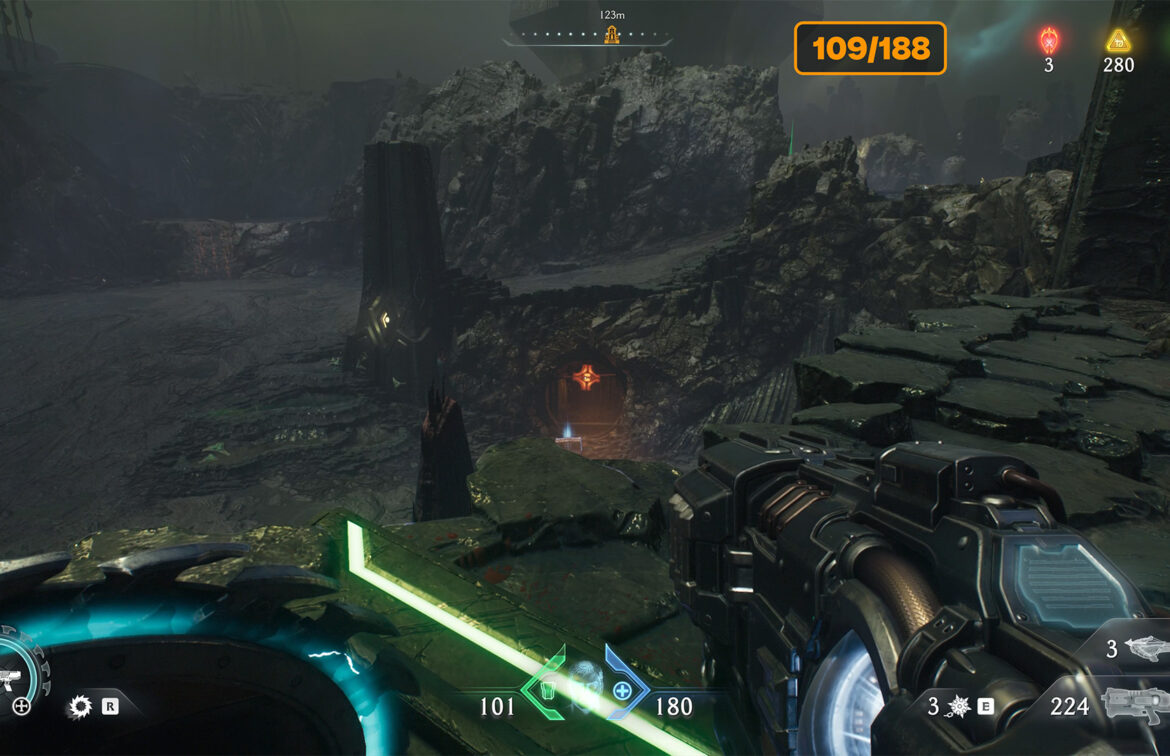Screen dimensions: 1170x756
Task: Select the red extra-life sigil icon
Action: coord(1049,40)
